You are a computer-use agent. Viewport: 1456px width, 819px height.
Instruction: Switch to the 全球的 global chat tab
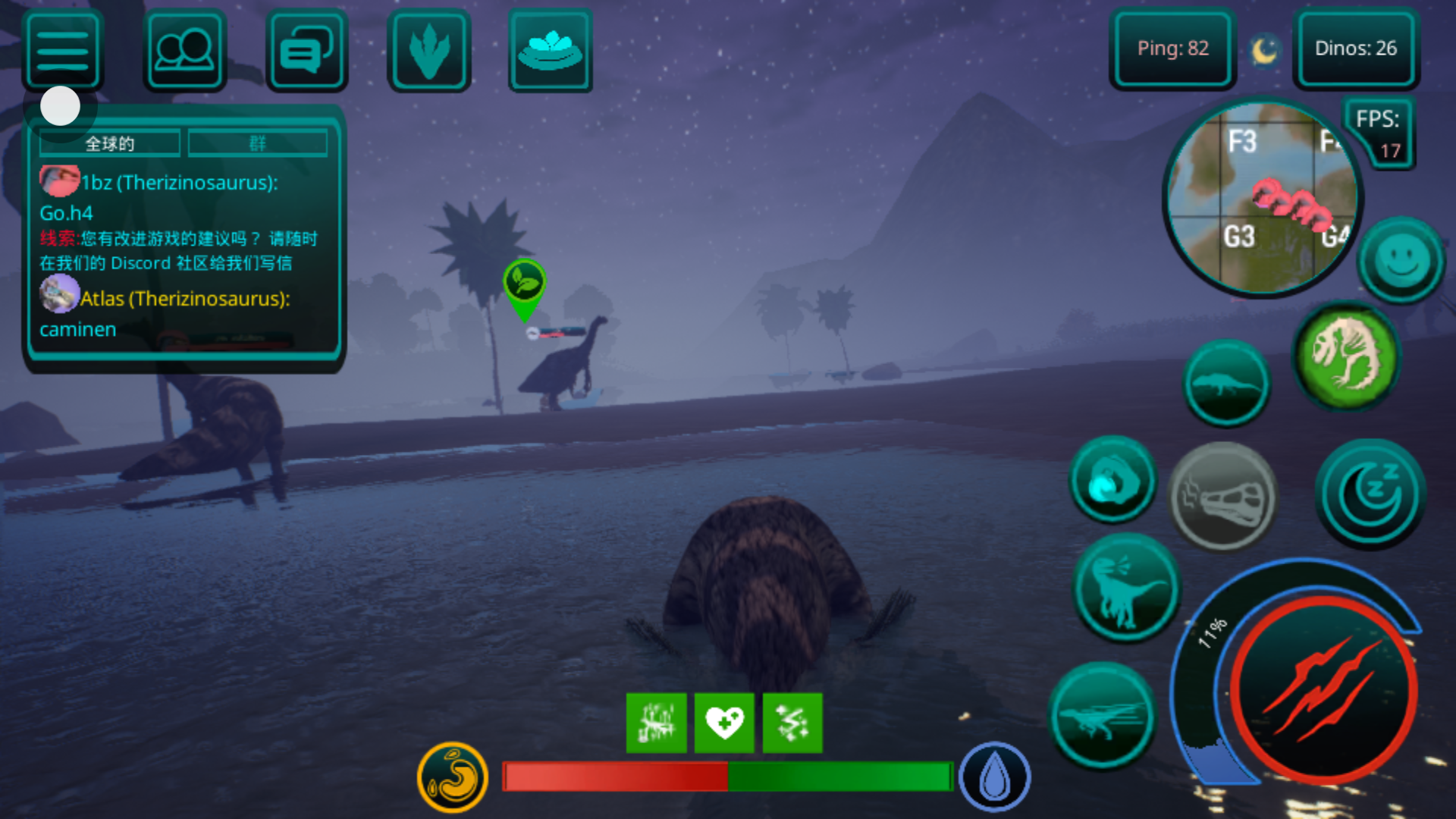[x=110, y=143]
